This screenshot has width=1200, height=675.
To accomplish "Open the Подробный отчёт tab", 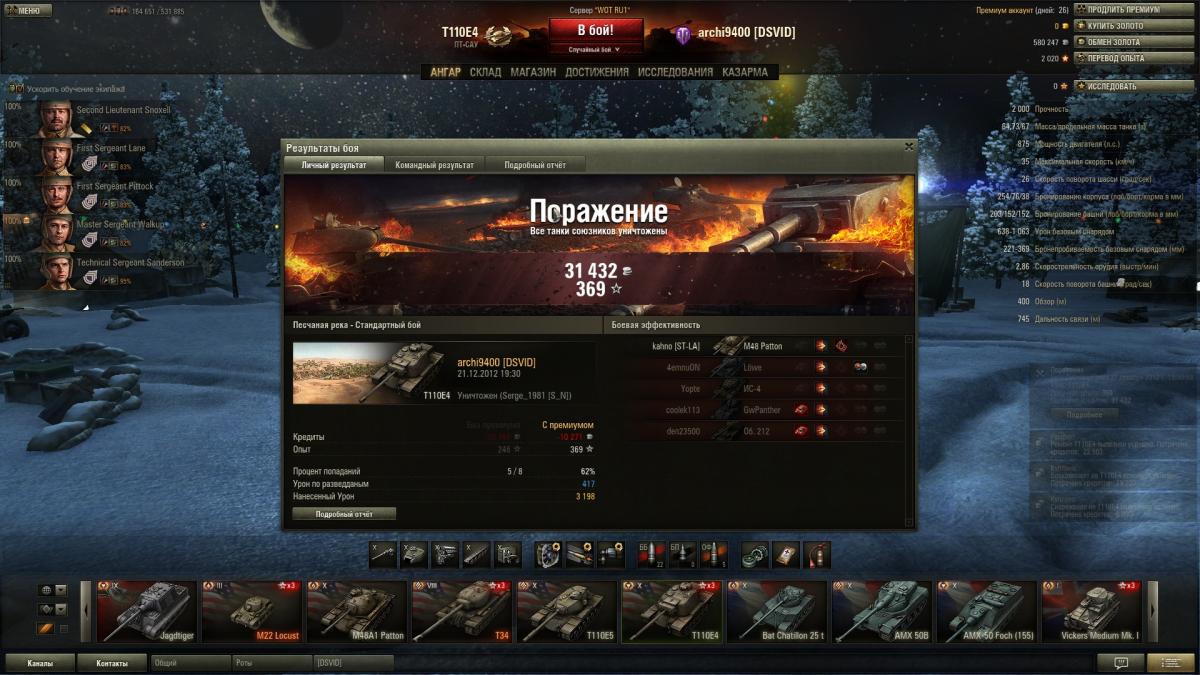I will [x=534, y=164].
